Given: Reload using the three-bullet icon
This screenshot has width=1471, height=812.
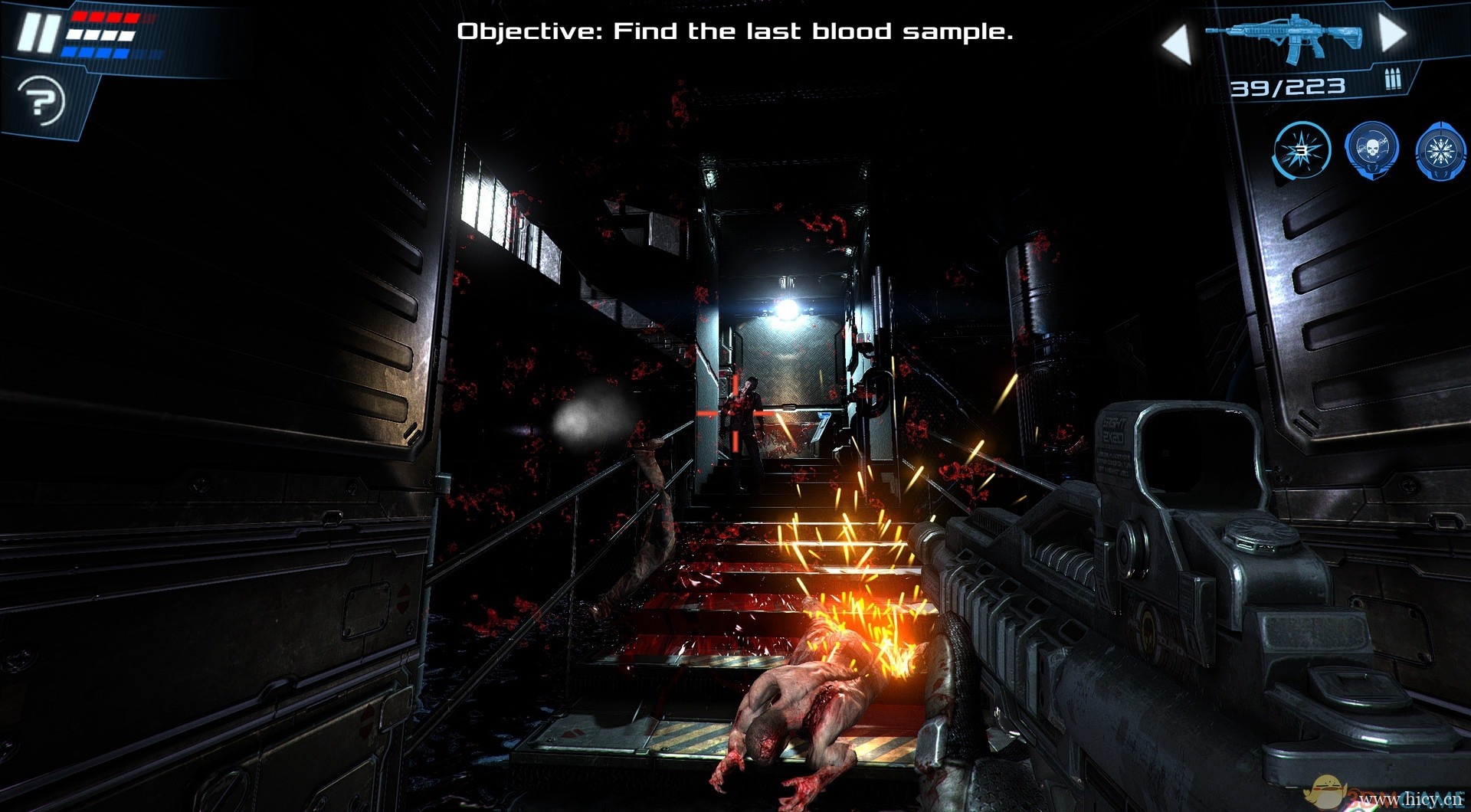Looking at the screenshot, I should click(x=1392, y=80).
